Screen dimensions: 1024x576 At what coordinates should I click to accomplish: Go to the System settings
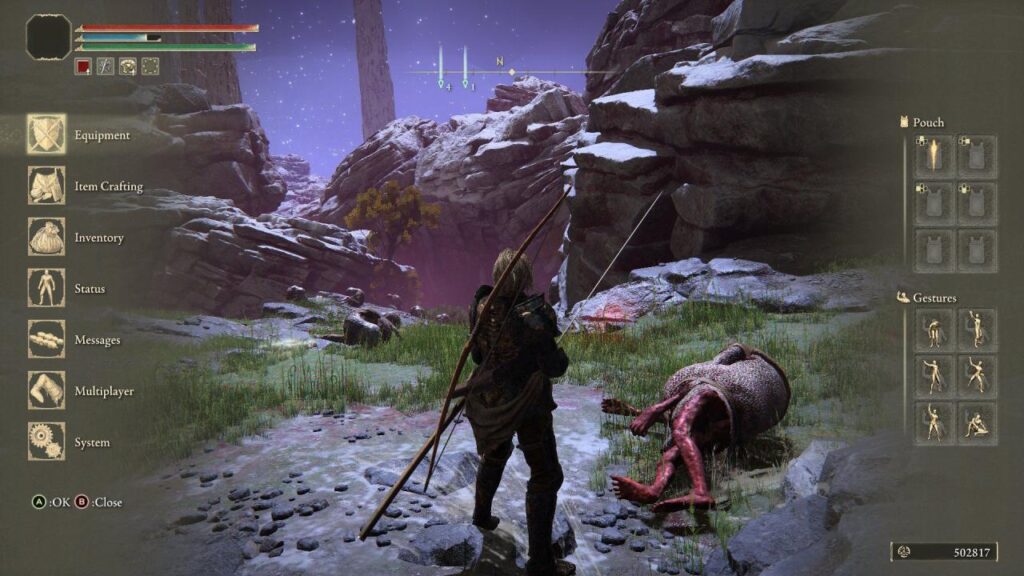click(x=47, y=442)
